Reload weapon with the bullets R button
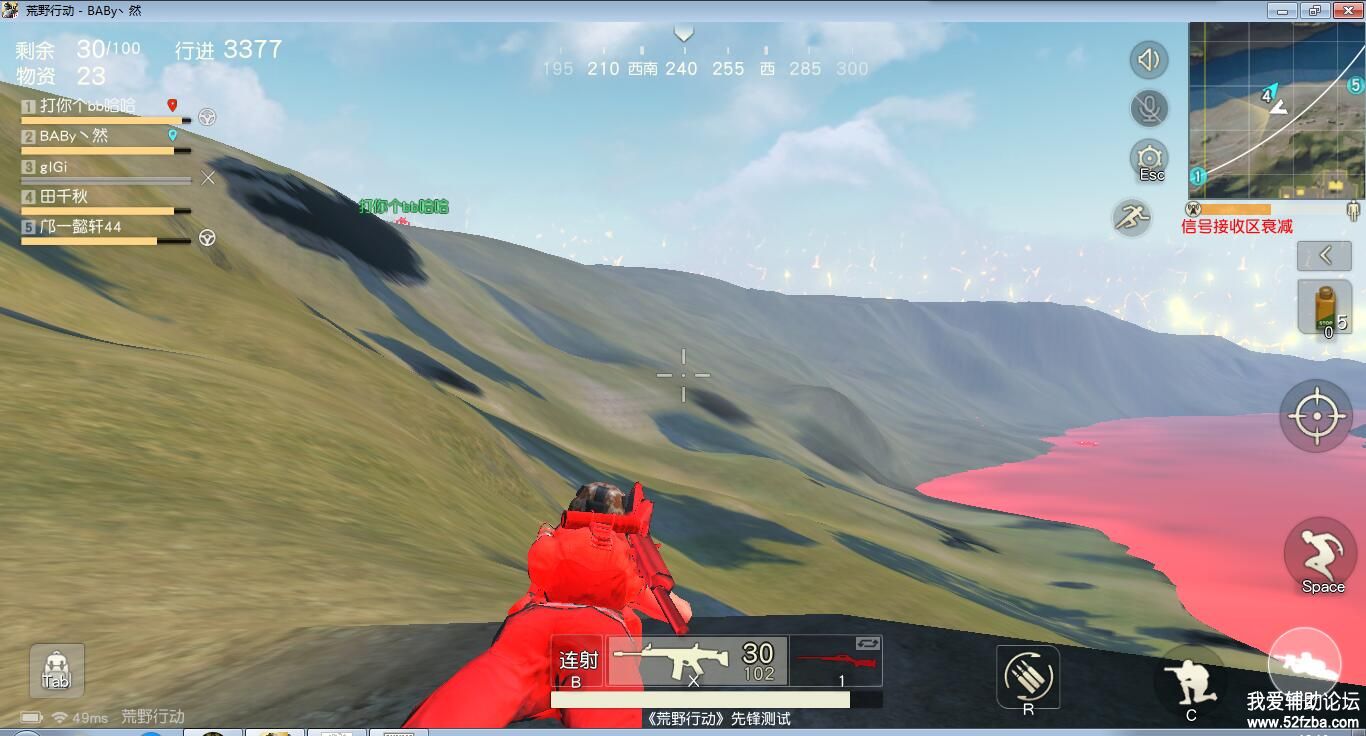1366x736 pixels. [1028, 677]
